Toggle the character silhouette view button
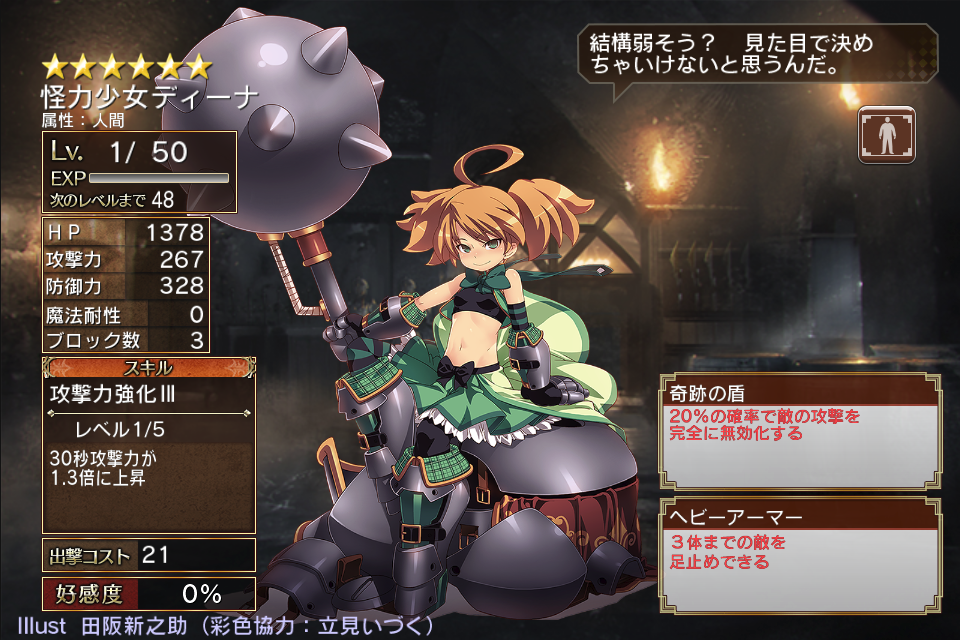 click(887, 135)
